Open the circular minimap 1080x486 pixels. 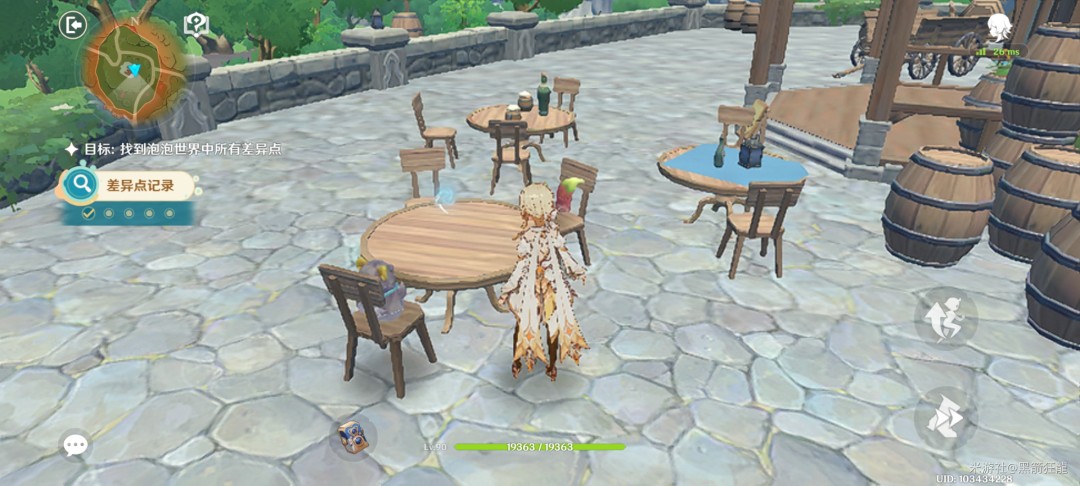[x=135, y=70]
